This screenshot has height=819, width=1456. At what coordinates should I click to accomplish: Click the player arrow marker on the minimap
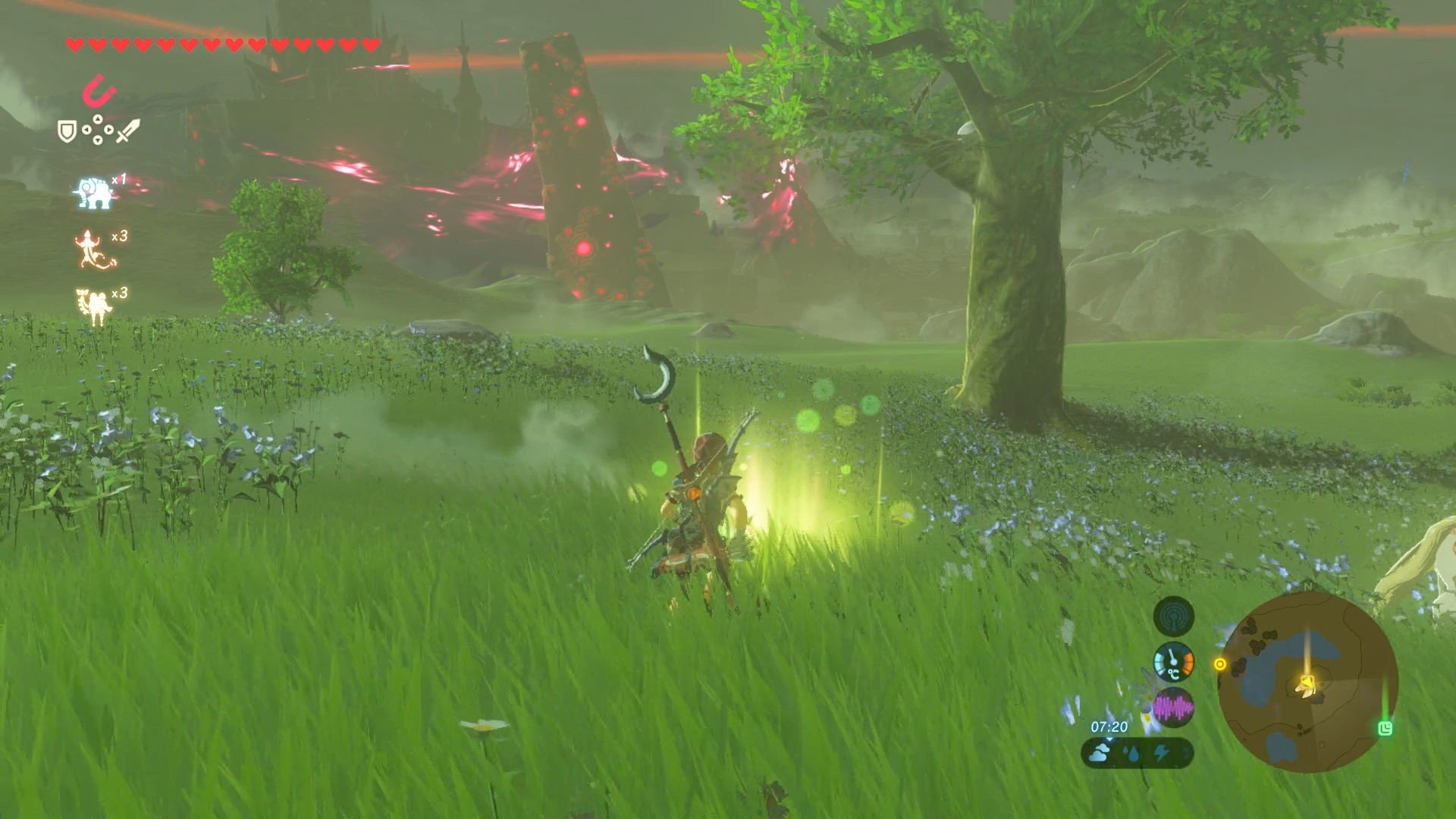coord(1307,685)
